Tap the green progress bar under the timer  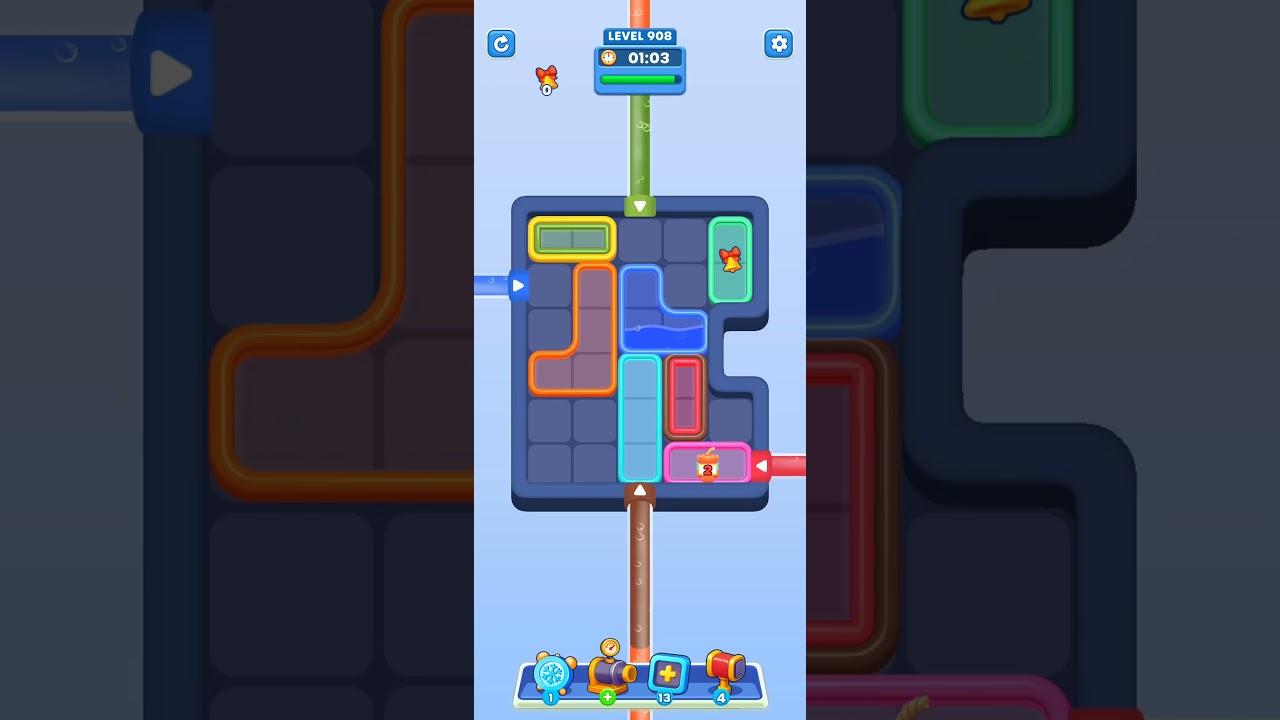click(x=640, y=80)
